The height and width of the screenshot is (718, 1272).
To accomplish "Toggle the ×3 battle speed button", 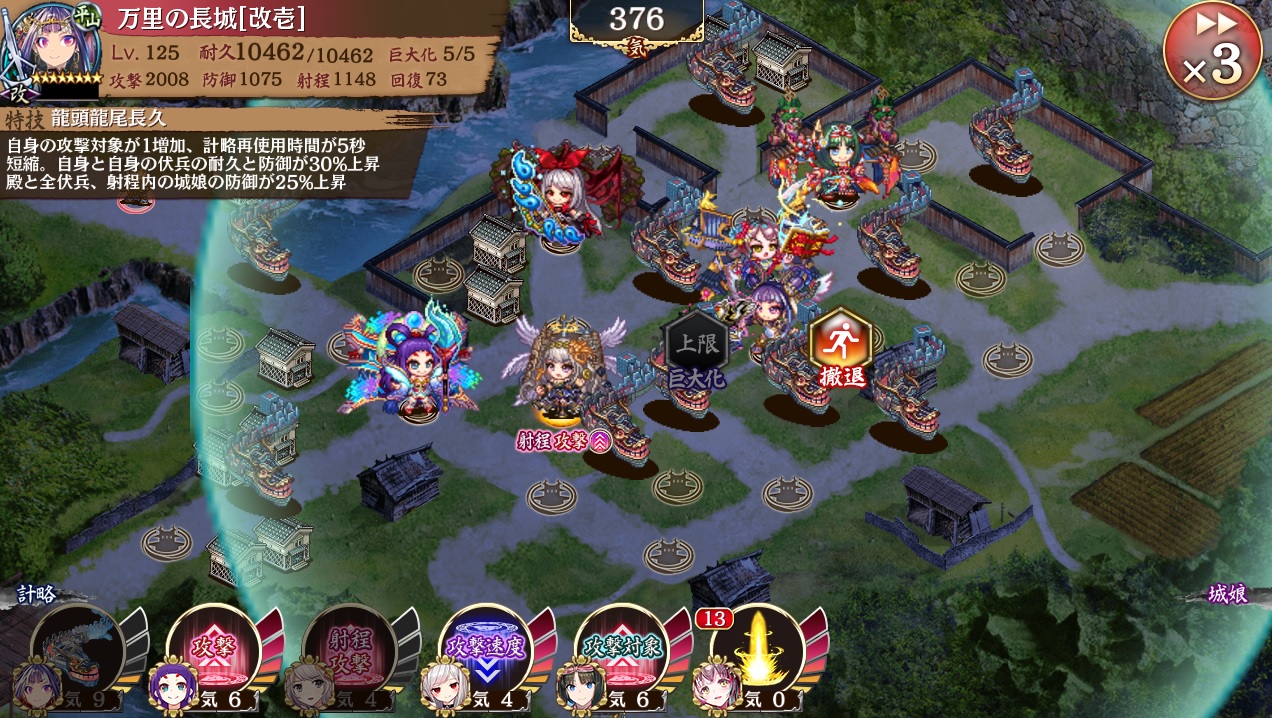I will pos(1212,52).
